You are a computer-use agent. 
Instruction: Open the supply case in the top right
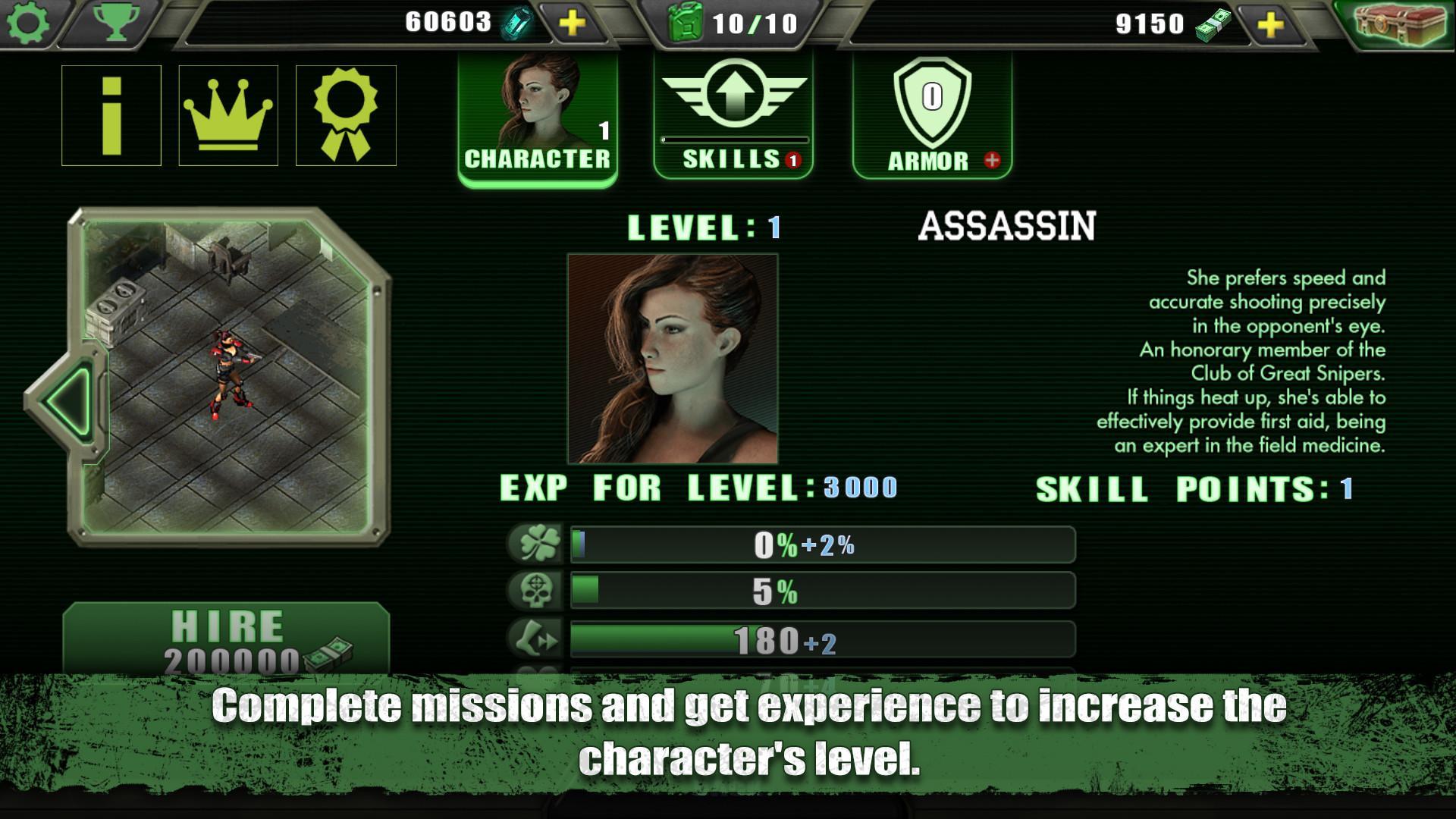click(x=1401, y=24)
